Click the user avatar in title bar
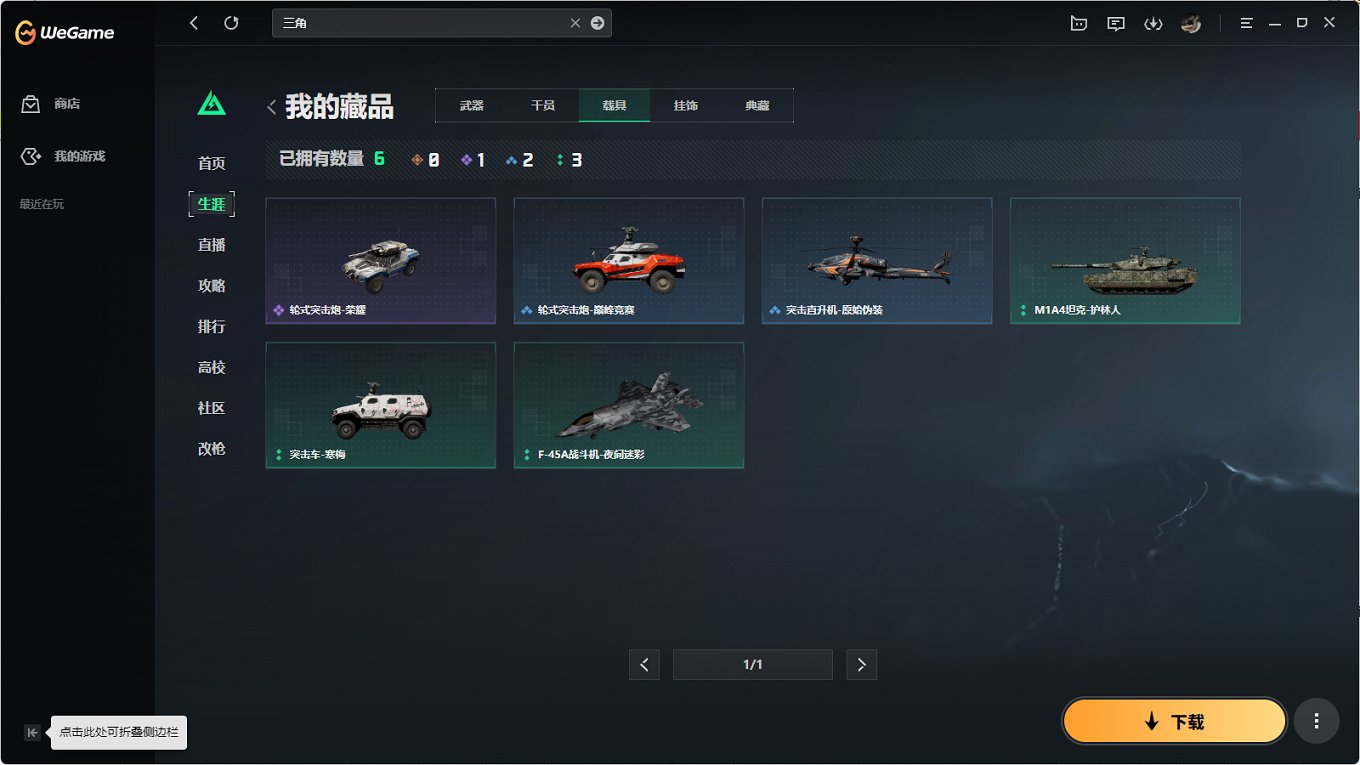 click(x=1191, y=22)
